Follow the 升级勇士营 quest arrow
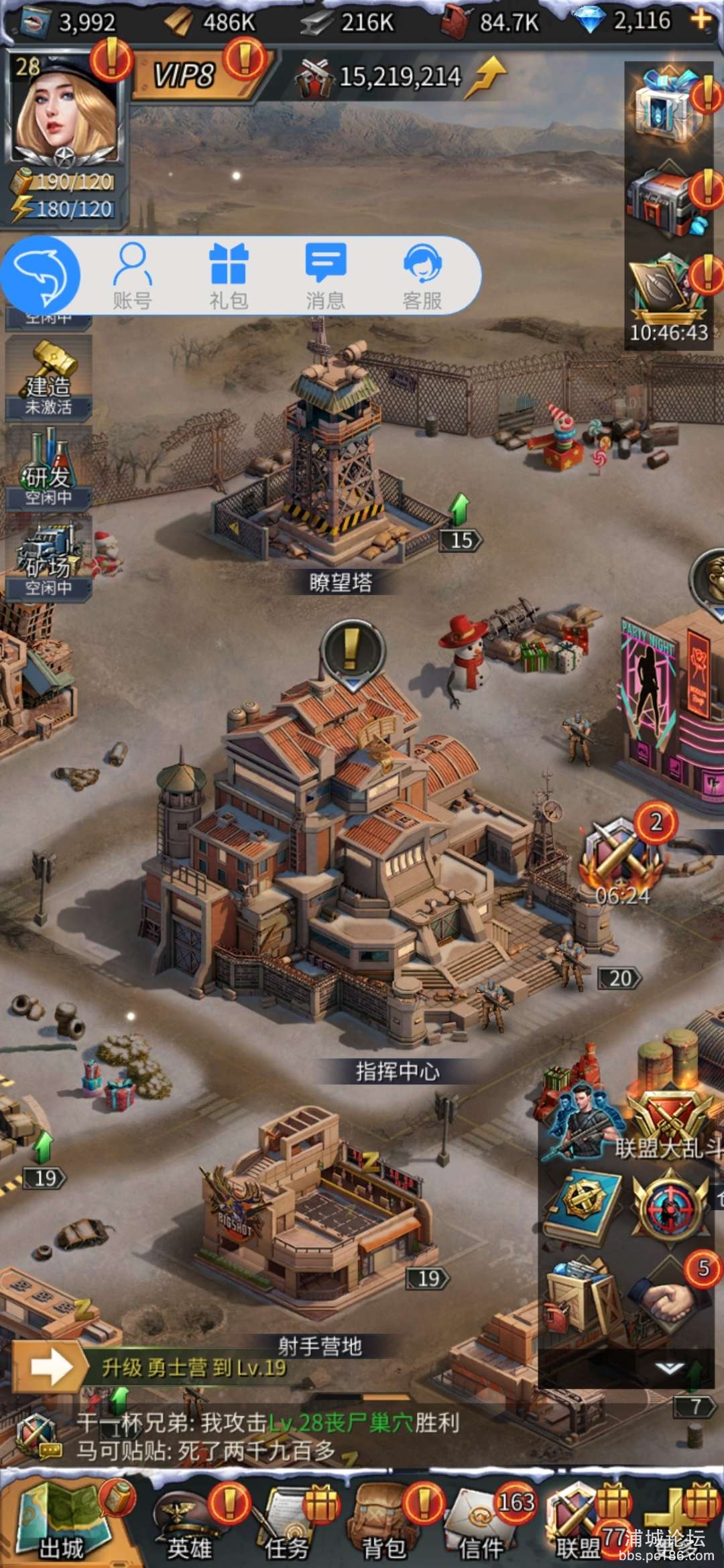Image resolution: width=724 pixels, height=1568 pixels. [51, 1367]
